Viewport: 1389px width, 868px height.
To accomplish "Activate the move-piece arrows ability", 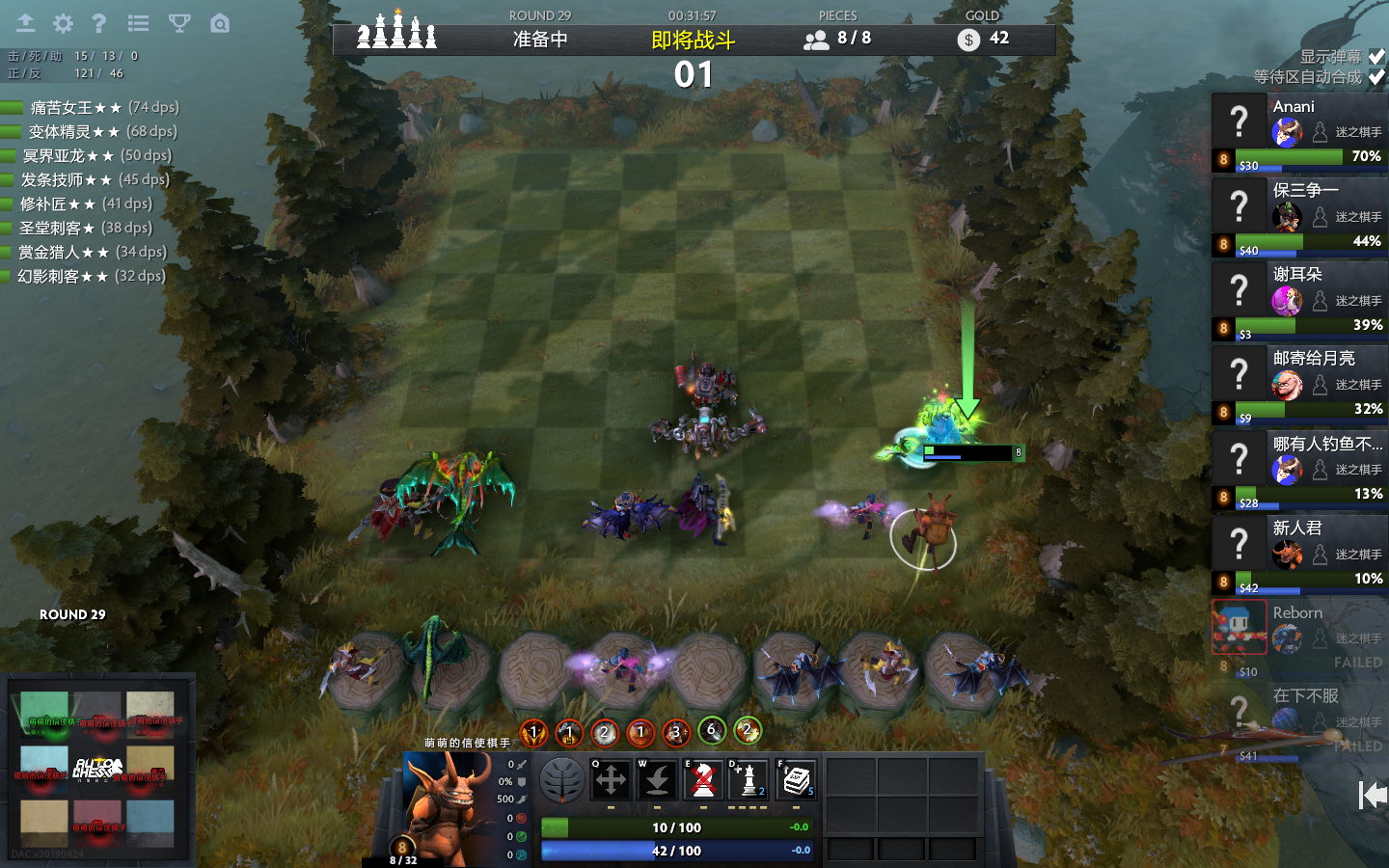I will [x=611, y=779].
